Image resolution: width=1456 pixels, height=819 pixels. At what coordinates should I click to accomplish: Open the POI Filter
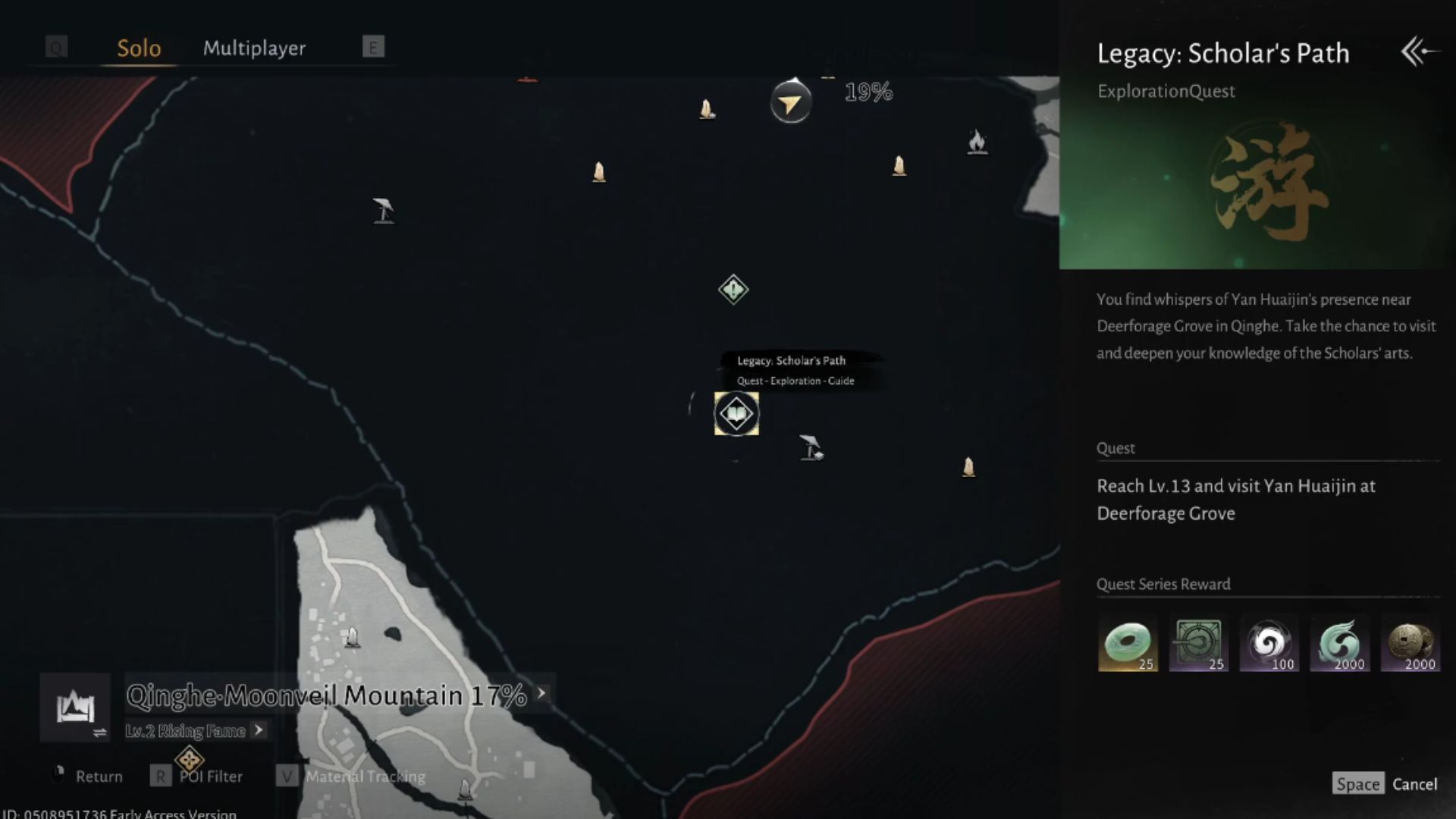(x=211, y=777)
